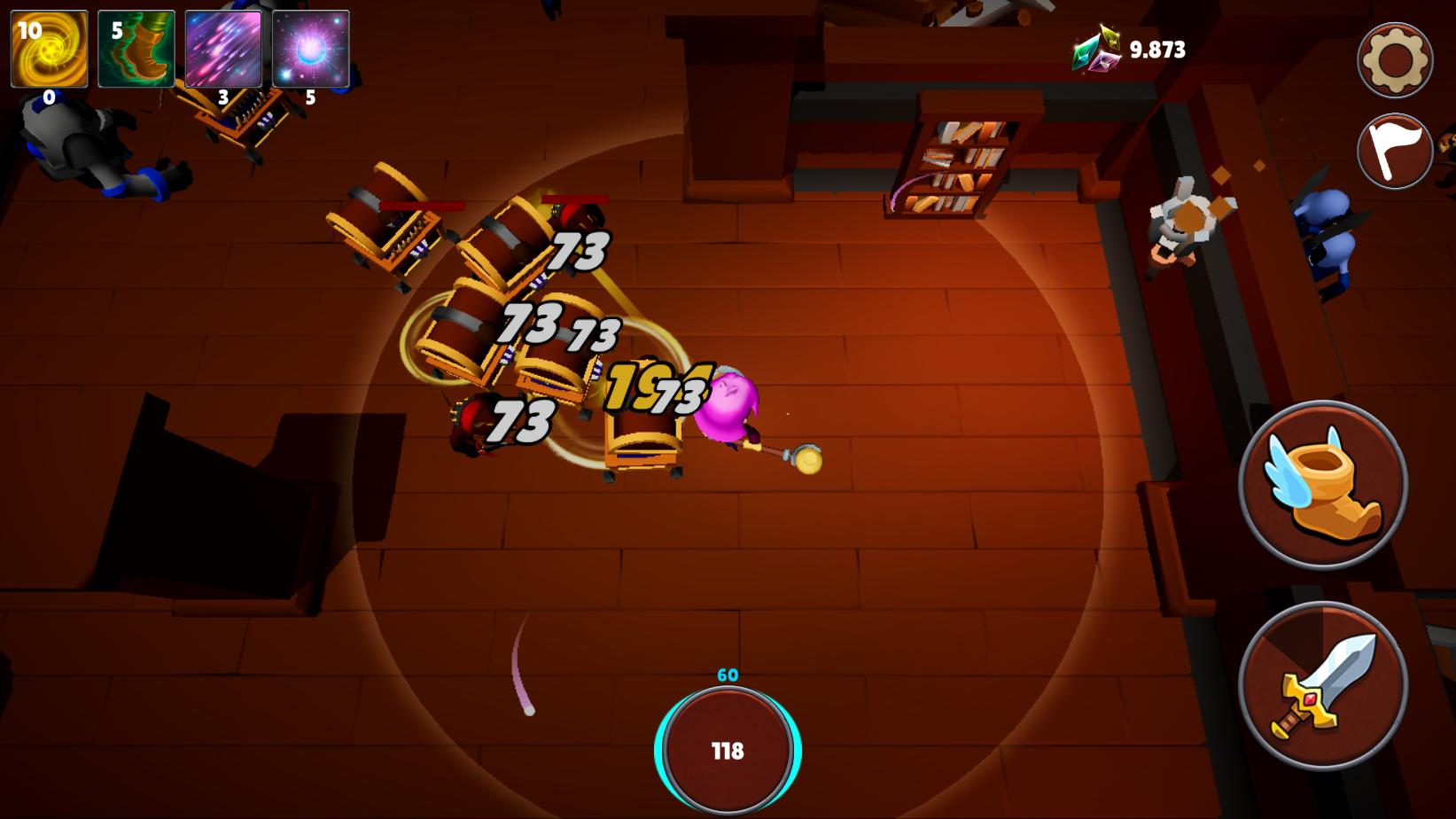Tap the purple meteor shower ability icon
The image size is (1456, 819).
pos(224,49)
